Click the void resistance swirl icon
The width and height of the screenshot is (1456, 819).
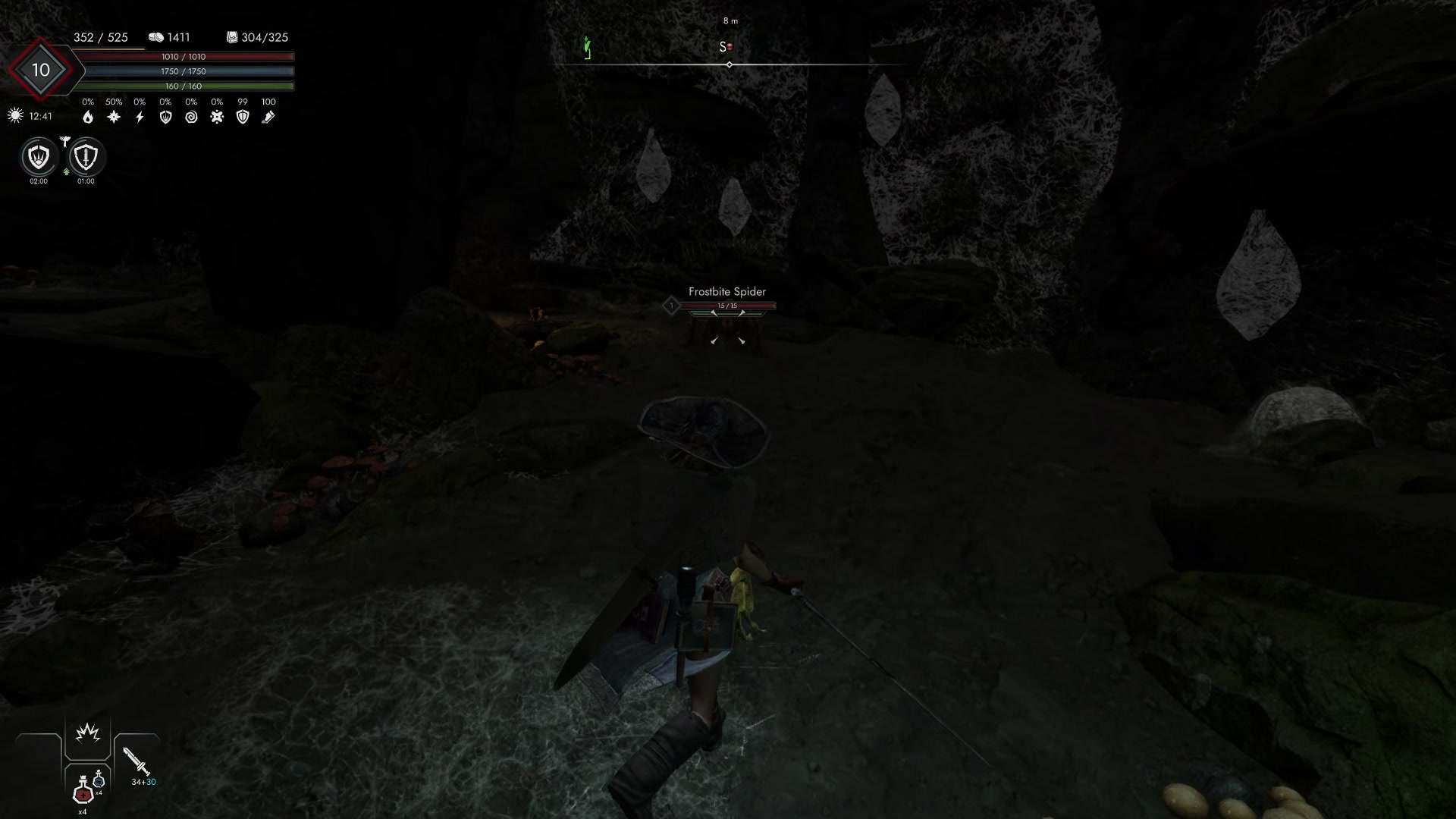pos(192,117)
